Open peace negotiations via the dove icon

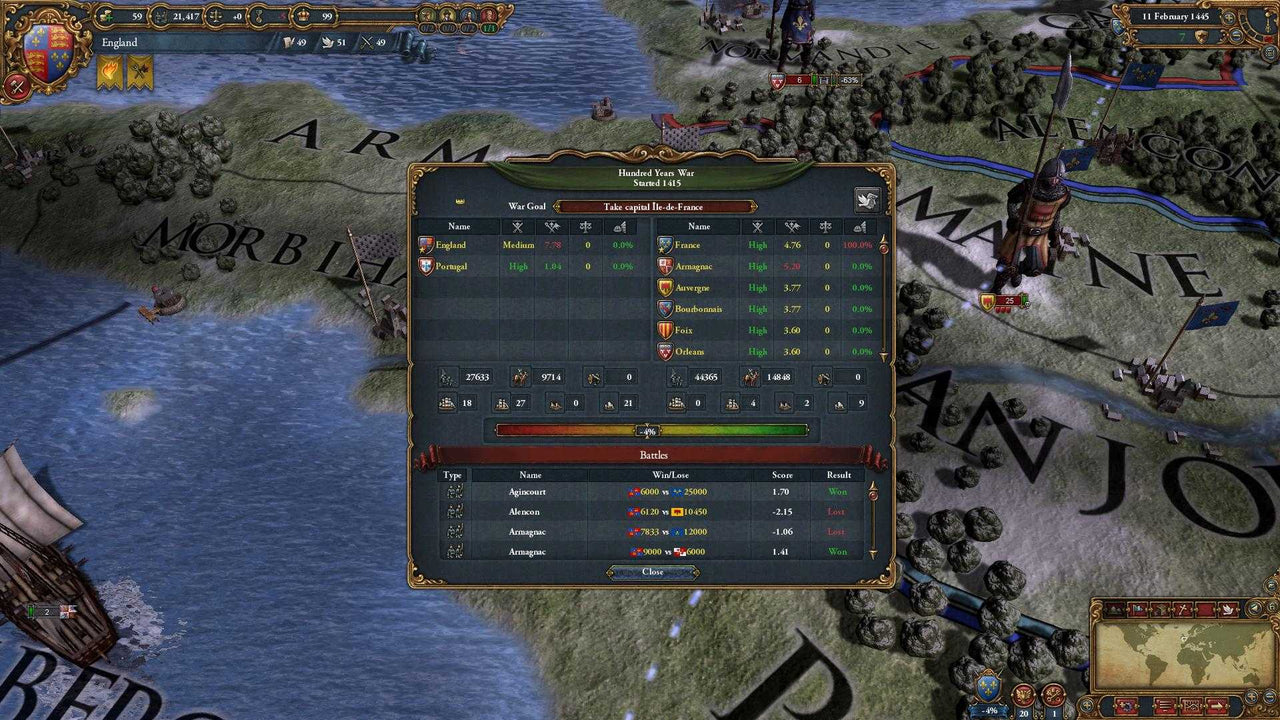click(868, 200)
